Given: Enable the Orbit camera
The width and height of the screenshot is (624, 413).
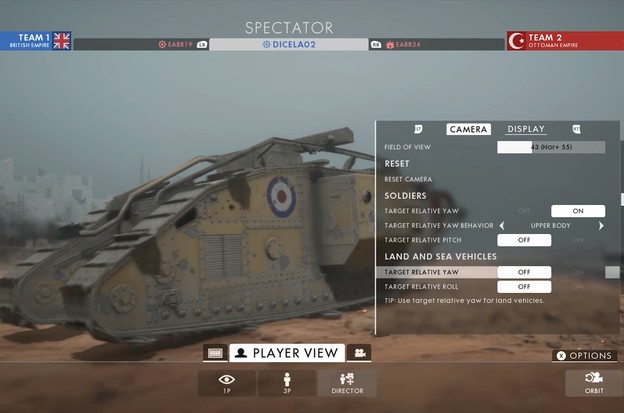Looking at the screenshot, I should pos(593,382).
